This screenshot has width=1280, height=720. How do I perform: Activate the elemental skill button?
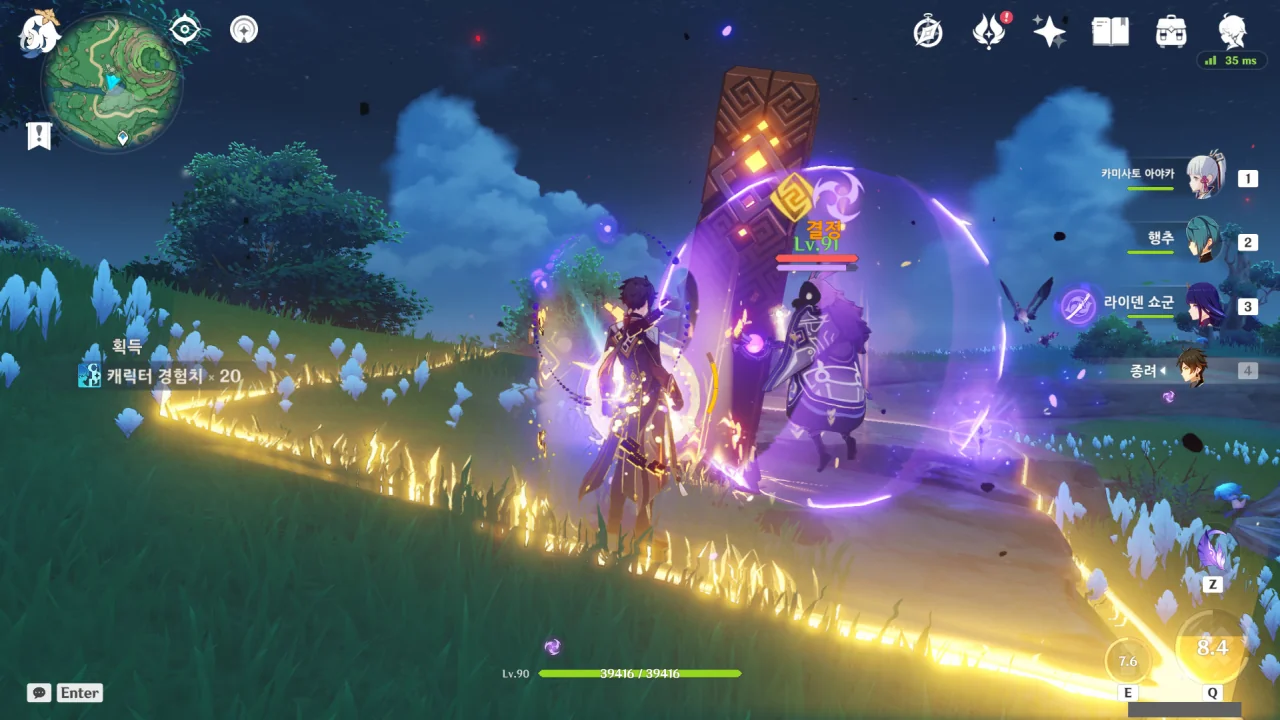click(1128, 661)
